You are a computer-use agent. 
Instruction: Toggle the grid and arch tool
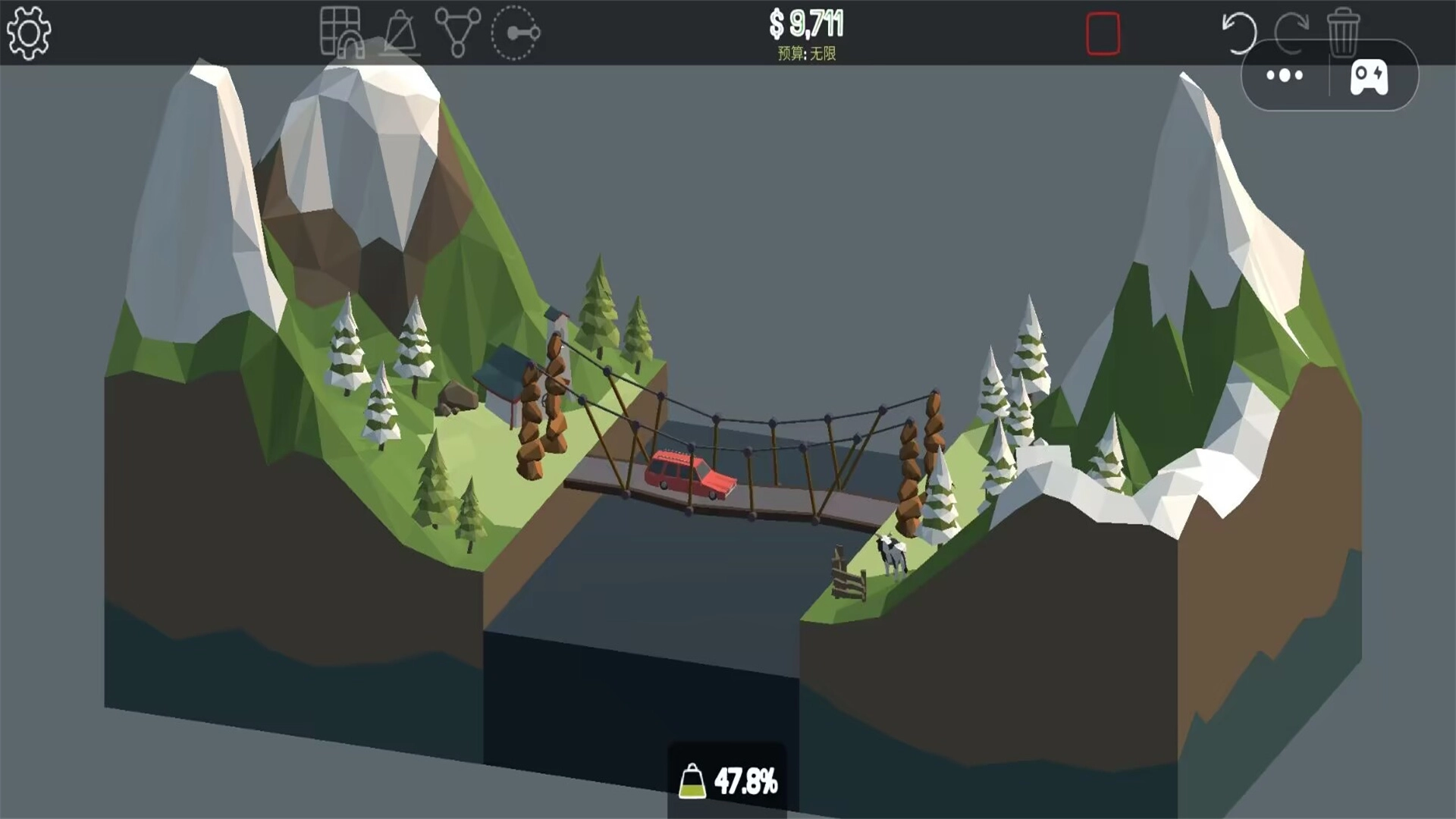point(340,33)
